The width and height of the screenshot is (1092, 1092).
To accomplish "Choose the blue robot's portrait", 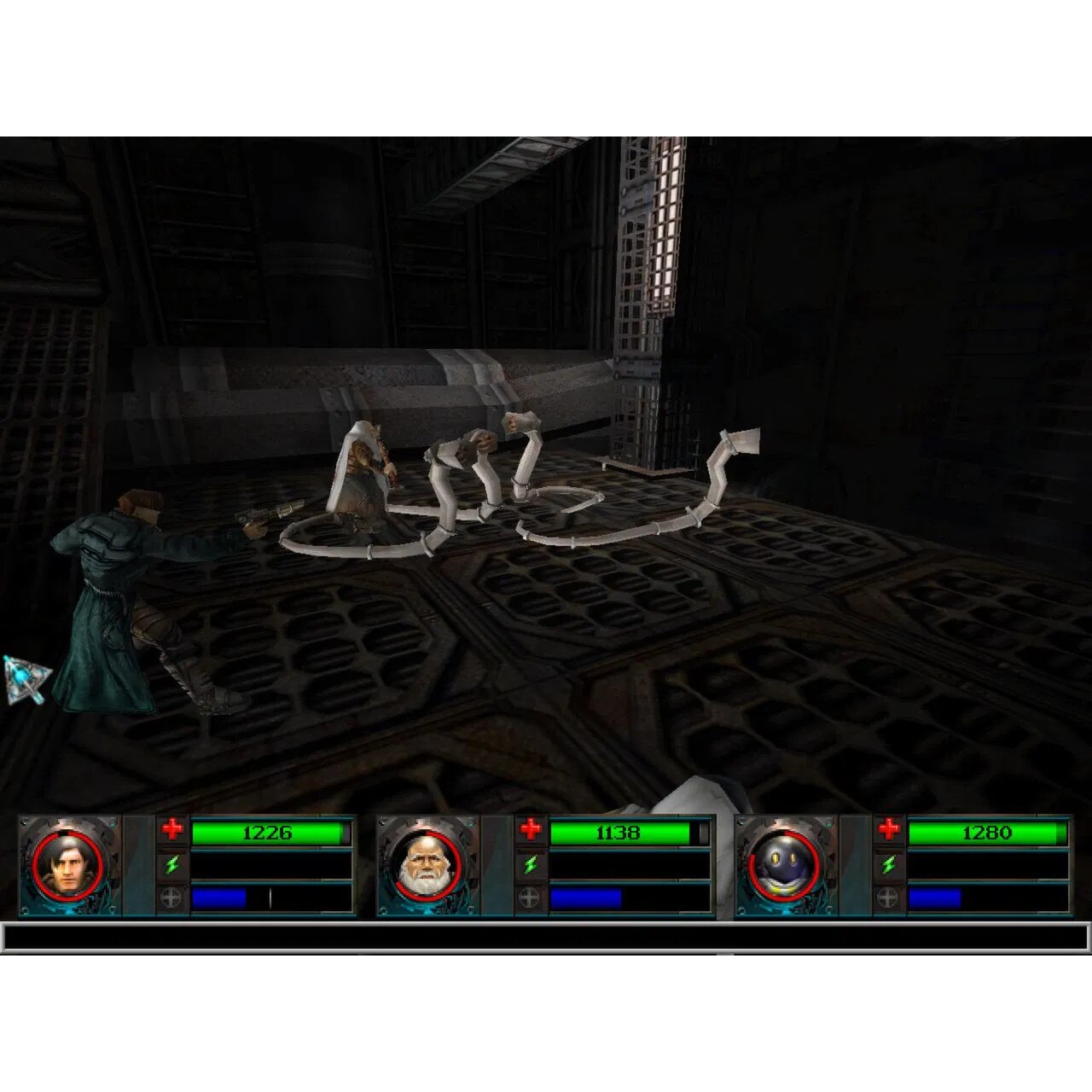I will click(783, 865).
